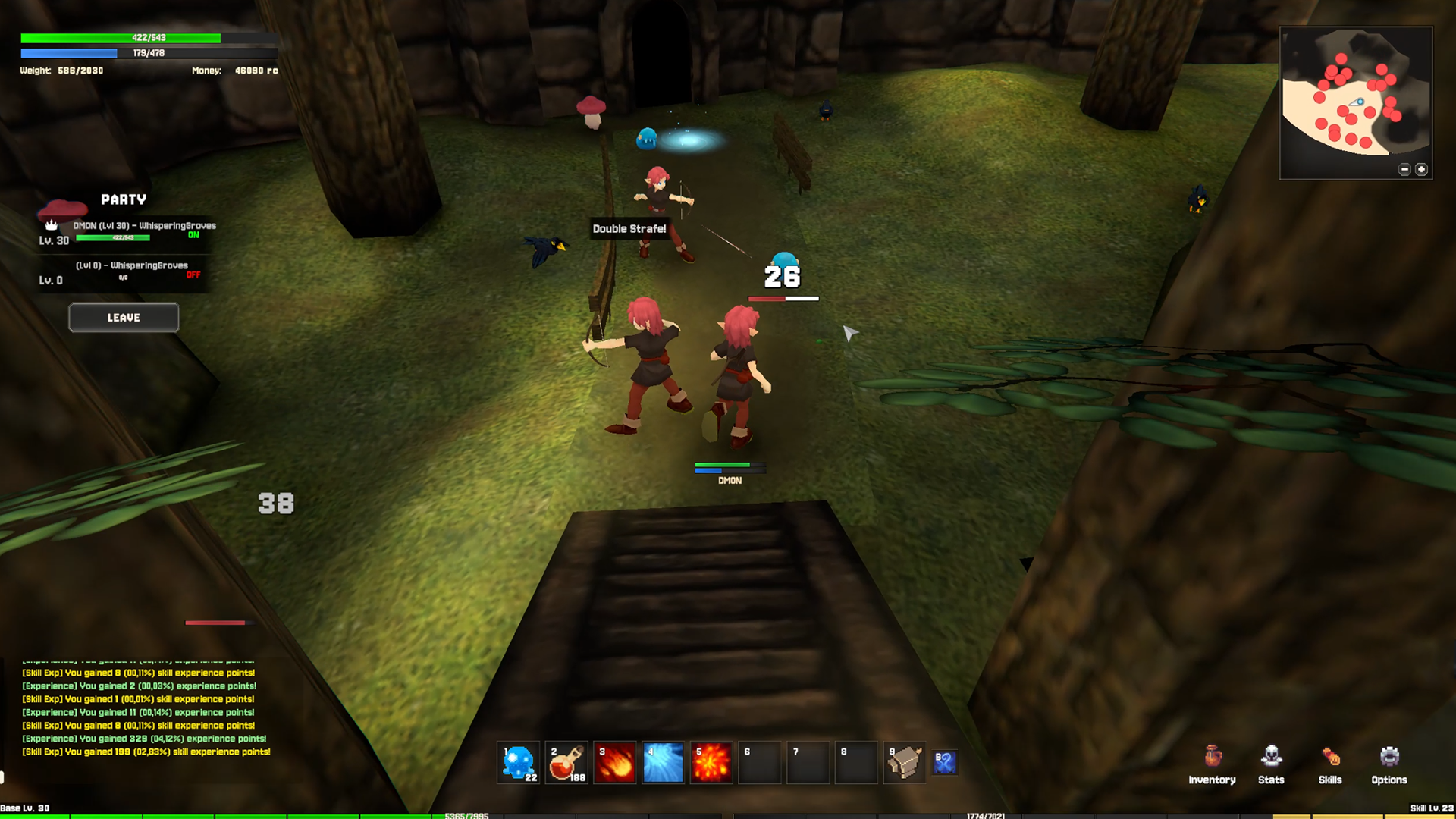Image resolution: width=1456 pixels, height=819 pixels.
Task: Click the B skill button beside the hotbar
Action: point(944,762)
